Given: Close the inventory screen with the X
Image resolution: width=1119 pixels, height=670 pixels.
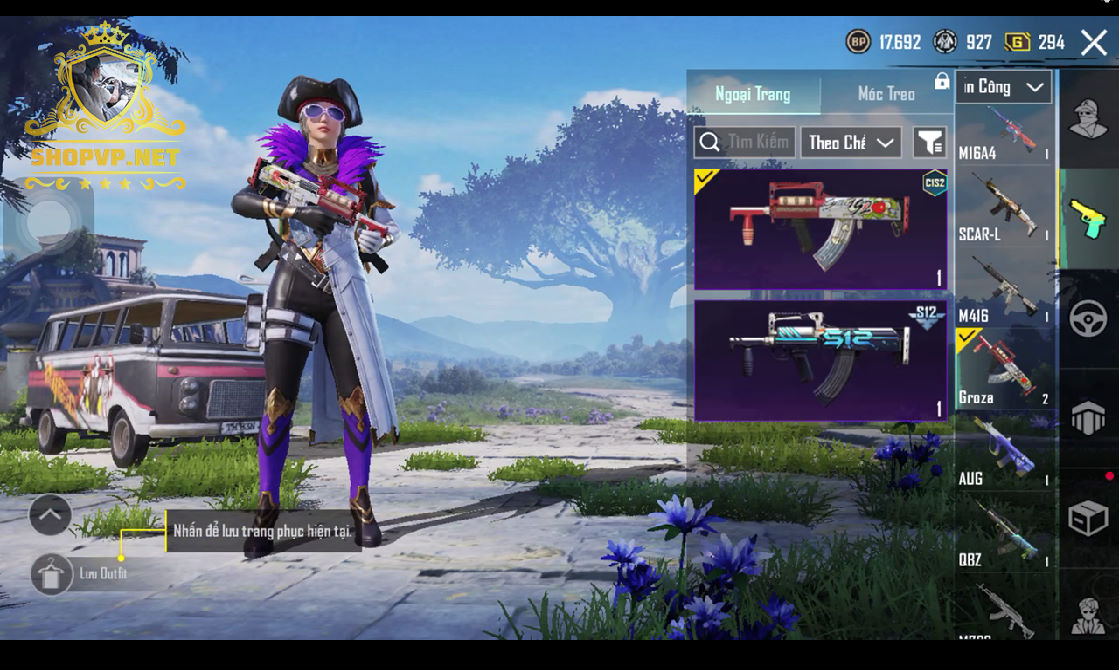Looking at the screenshot, I should click(1093, 42).
